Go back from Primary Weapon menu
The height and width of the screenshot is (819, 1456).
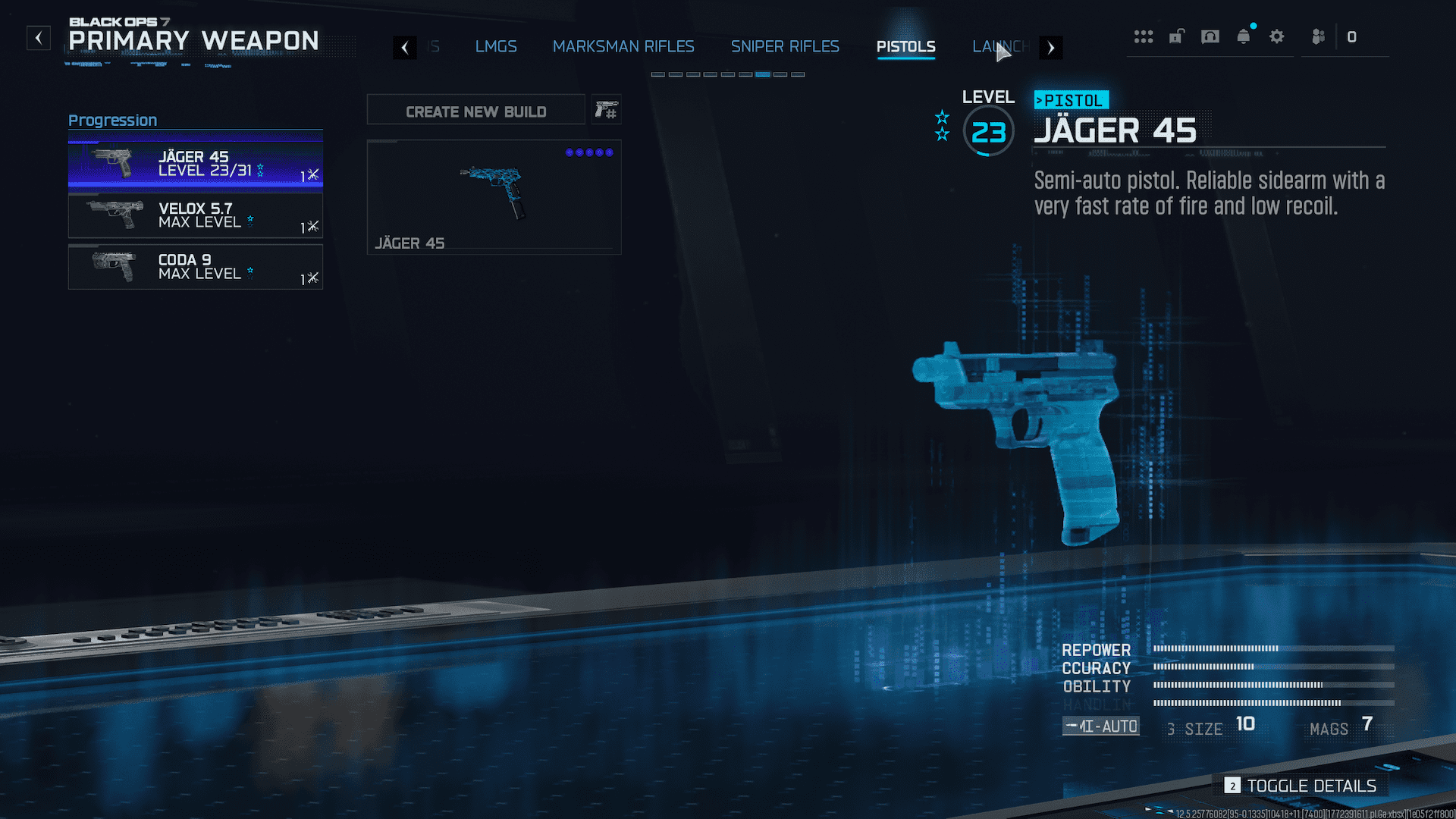[x=39, y=38]
